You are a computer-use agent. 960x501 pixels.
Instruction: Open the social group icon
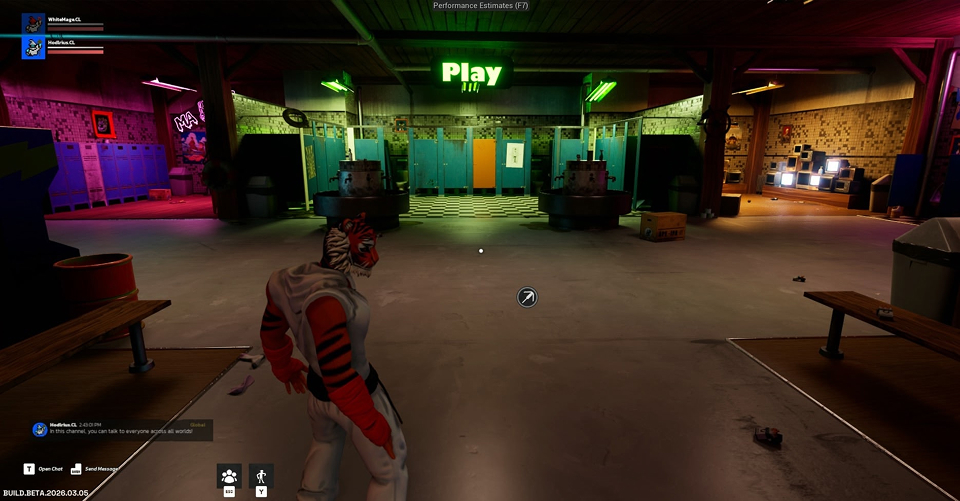tap(230, 476)
